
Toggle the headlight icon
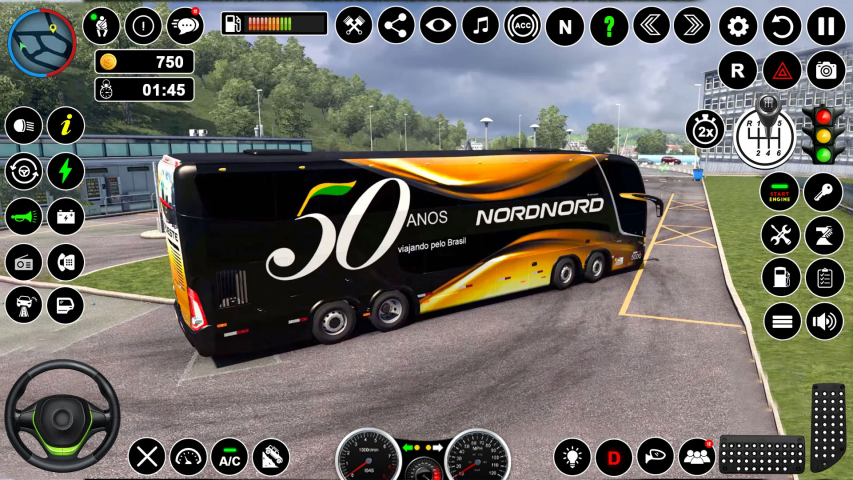(x=23, y=126)
